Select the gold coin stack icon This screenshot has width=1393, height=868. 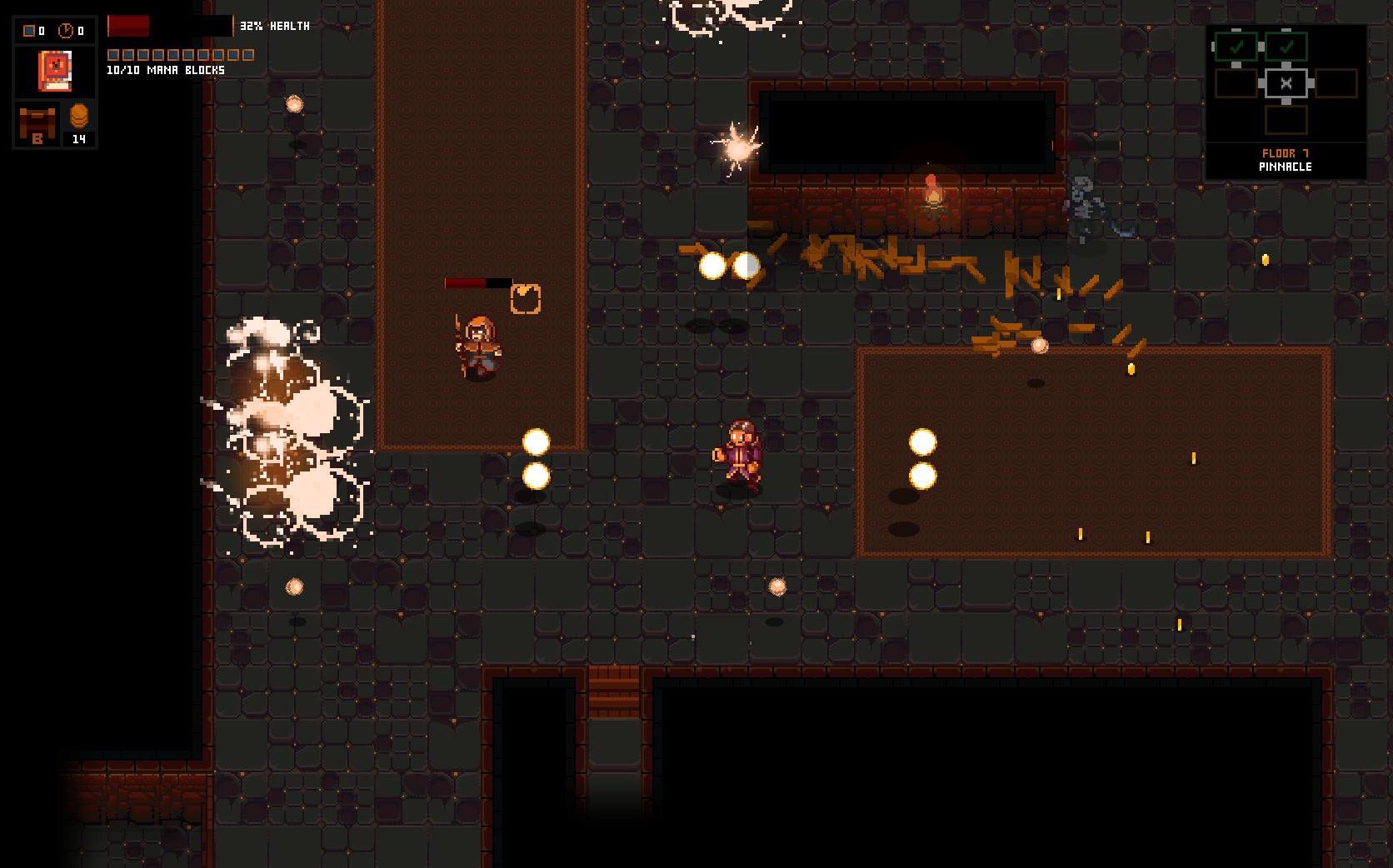78,117
